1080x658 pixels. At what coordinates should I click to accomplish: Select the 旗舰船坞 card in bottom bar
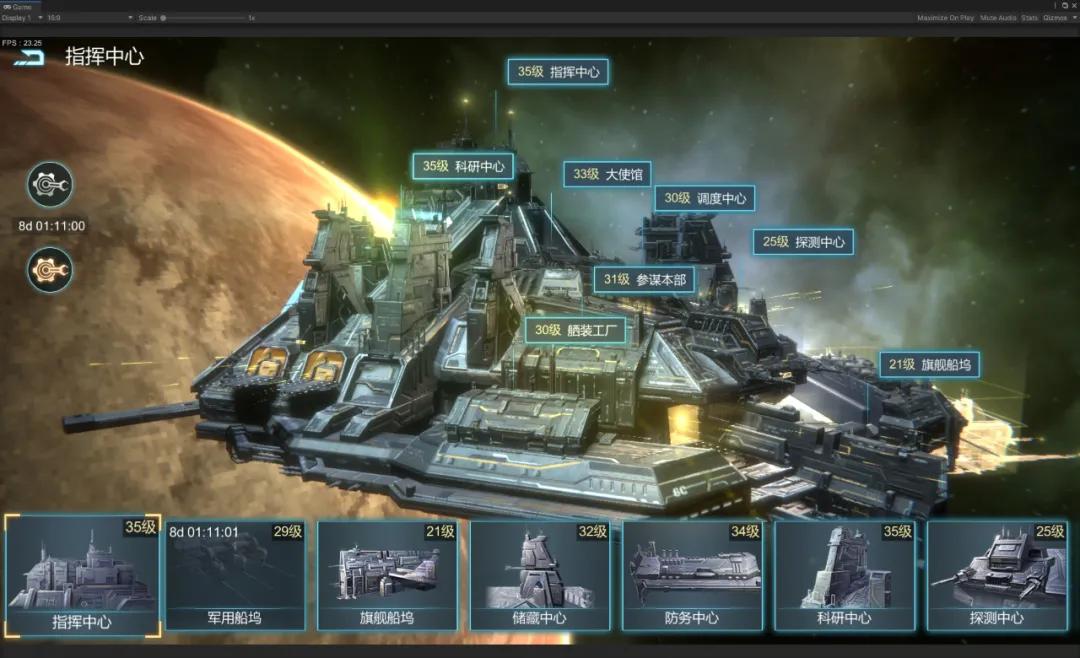coord(387,577)
